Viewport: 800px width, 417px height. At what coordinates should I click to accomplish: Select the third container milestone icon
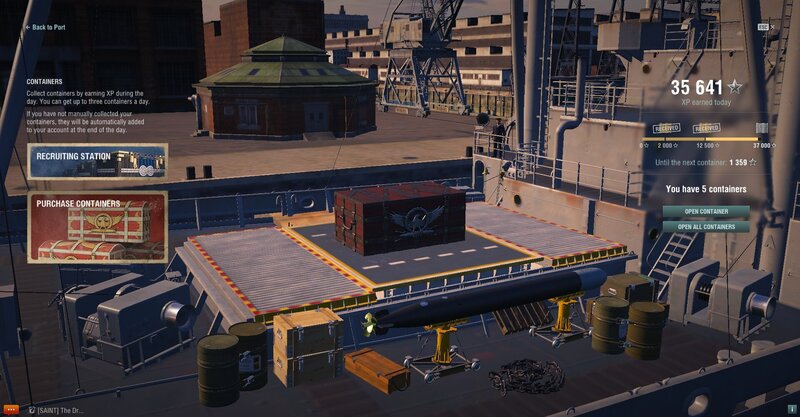(764, 128)
